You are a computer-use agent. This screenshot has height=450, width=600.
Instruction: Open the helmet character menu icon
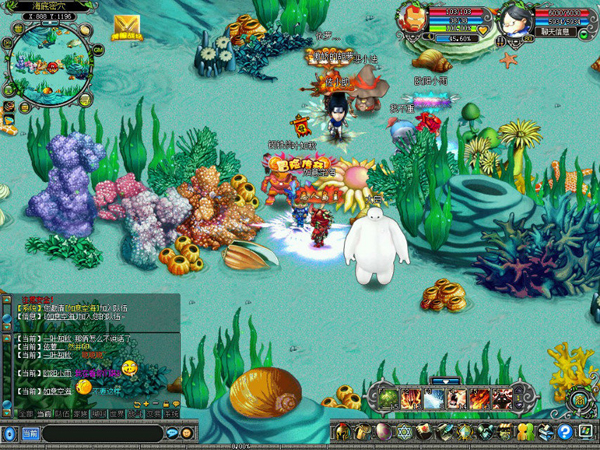(342, 433)
